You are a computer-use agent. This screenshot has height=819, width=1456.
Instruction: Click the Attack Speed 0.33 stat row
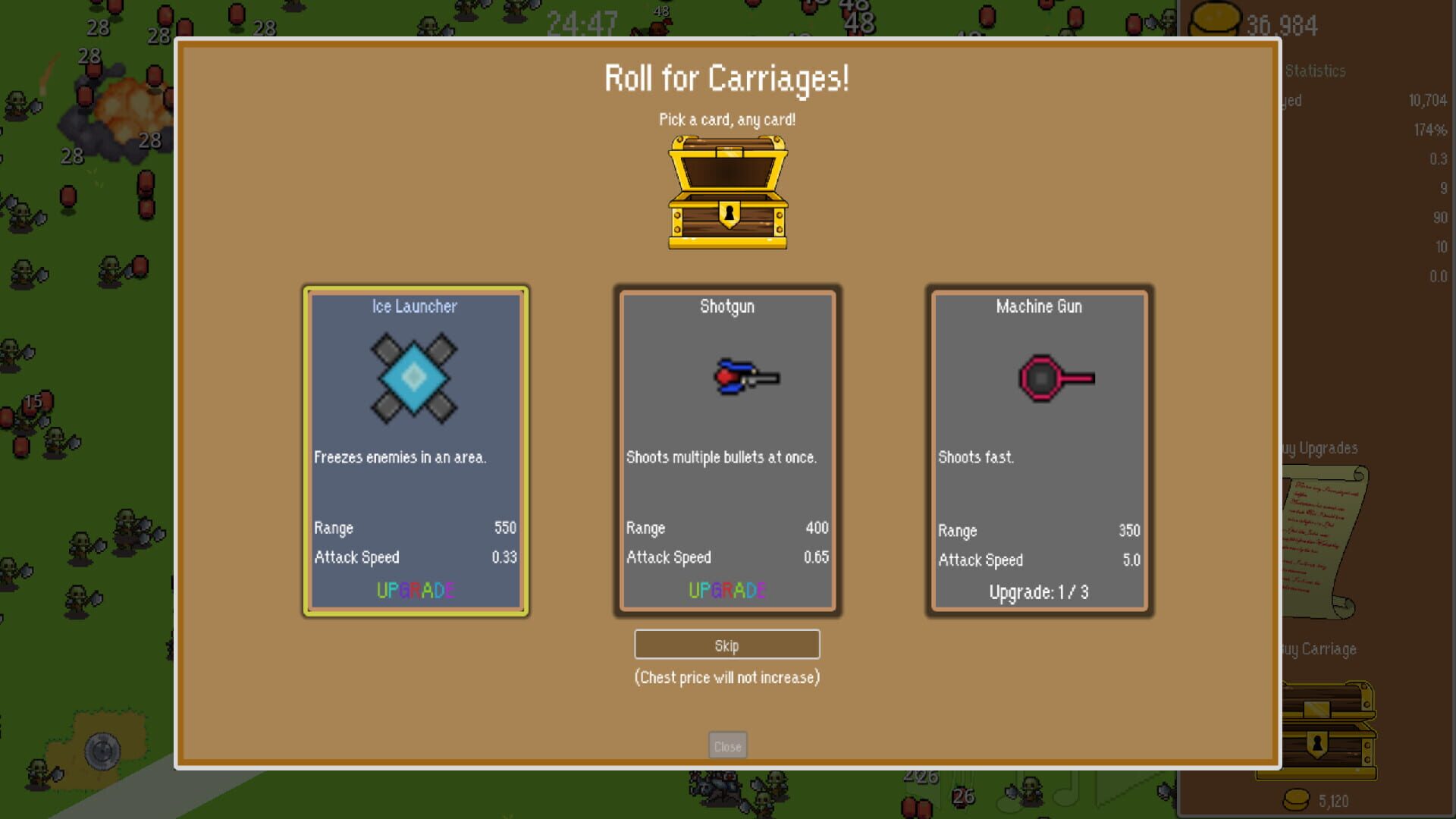pyautogui.click(x=416, y=557)
